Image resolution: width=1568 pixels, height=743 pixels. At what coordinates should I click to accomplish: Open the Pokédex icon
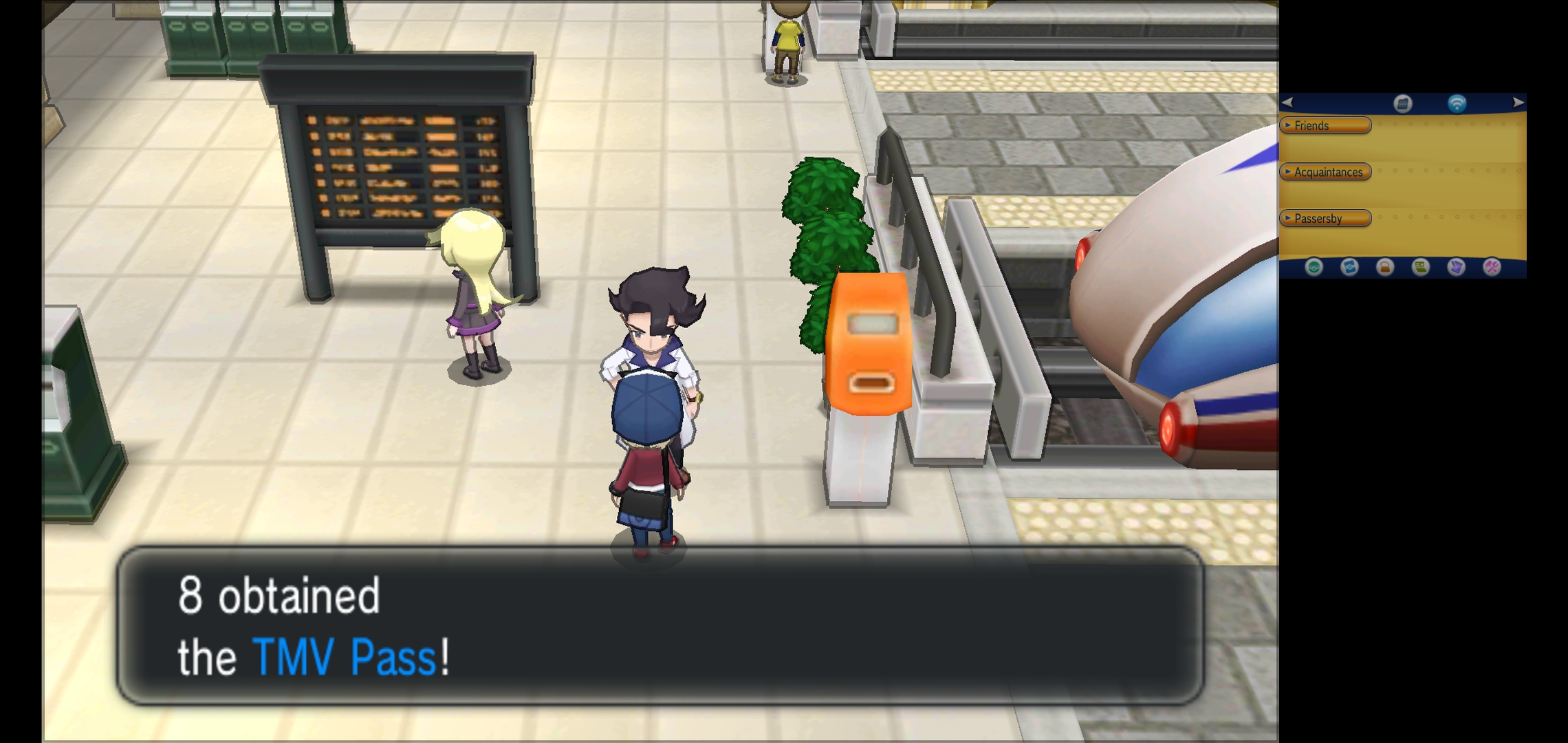coord(1349,267)
